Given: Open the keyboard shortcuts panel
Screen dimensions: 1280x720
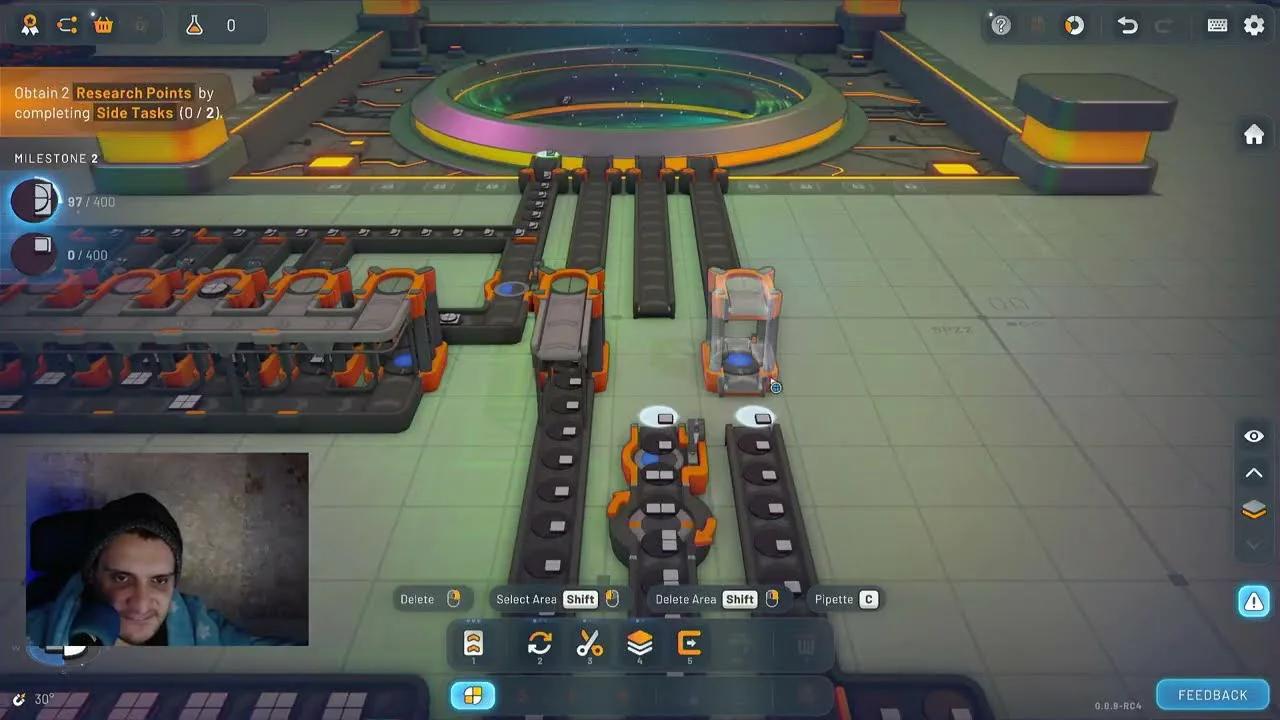Looking at the screenshot, I should [1217, 23].
